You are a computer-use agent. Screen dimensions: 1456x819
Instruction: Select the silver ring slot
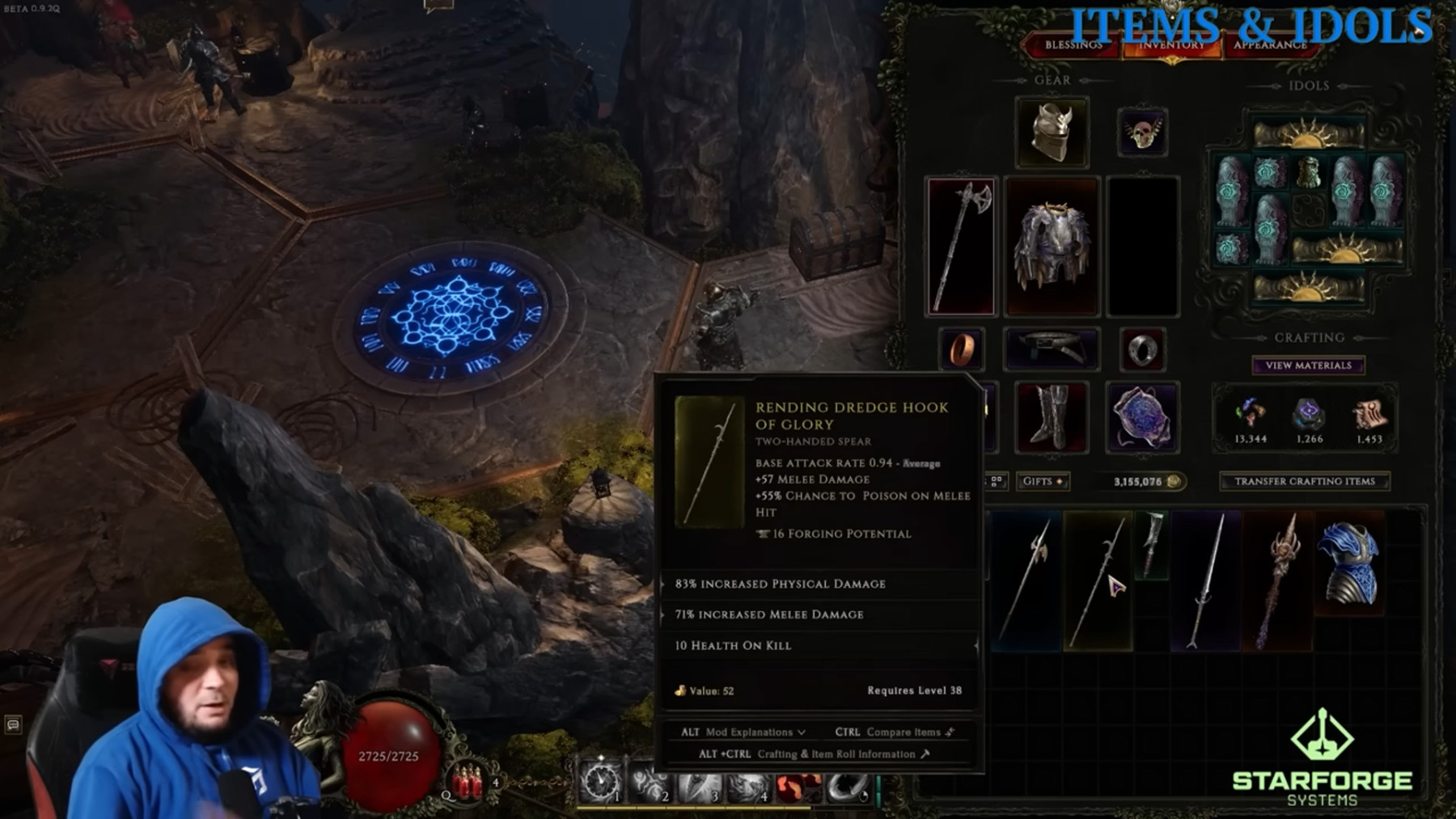pyautogui.click(x=1141, y=349)
